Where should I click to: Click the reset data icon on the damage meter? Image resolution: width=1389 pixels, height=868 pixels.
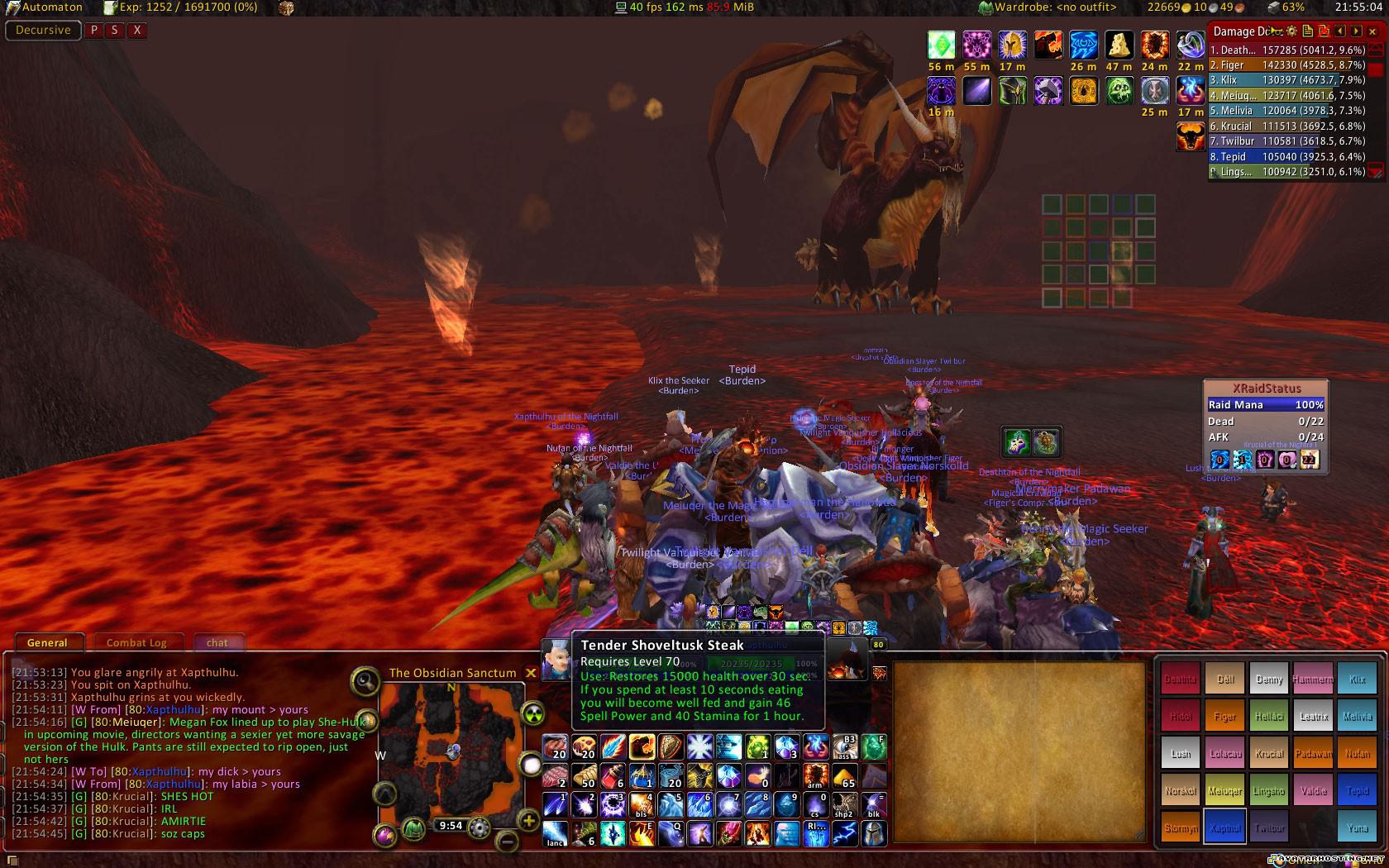tap(1324, 31)
